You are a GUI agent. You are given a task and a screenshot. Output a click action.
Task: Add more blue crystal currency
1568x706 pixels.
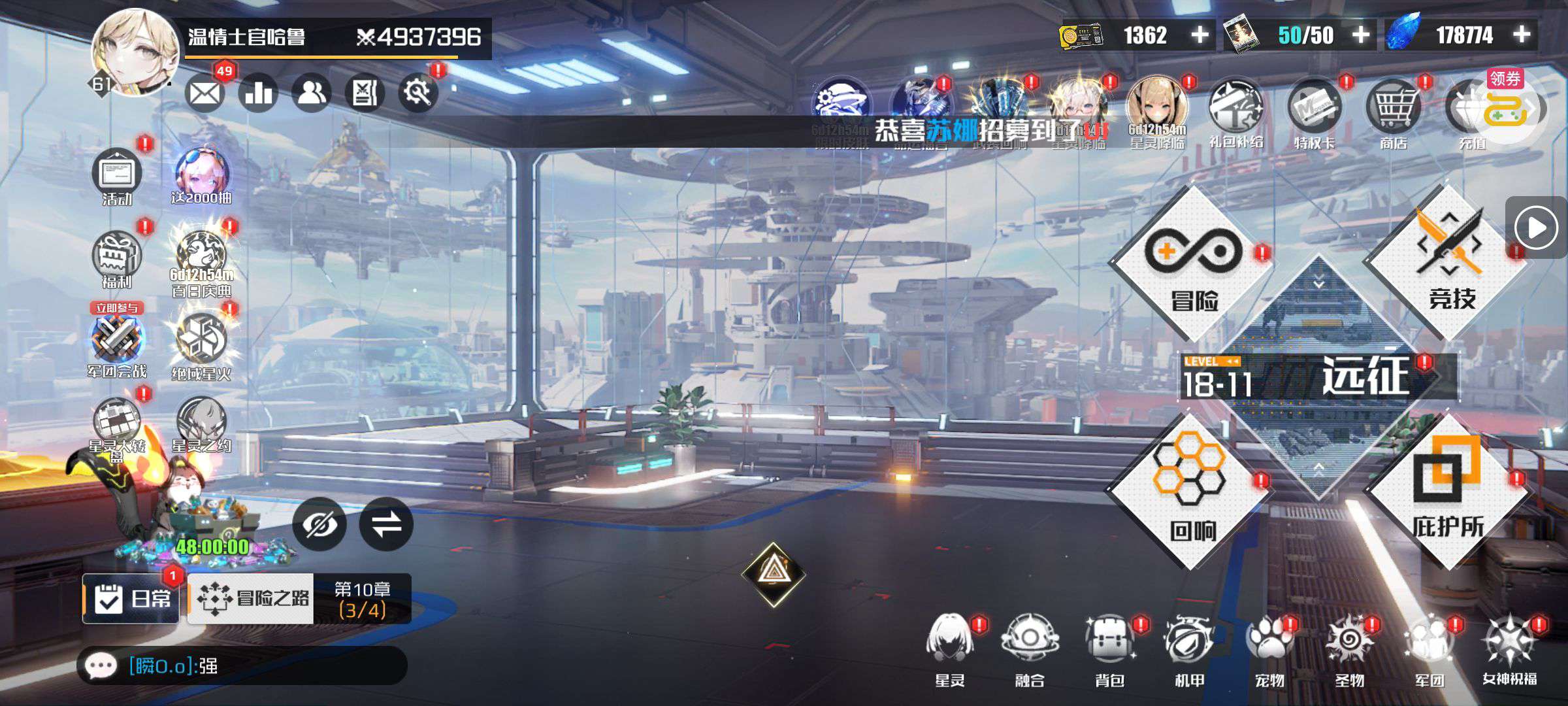point(1522,34)
